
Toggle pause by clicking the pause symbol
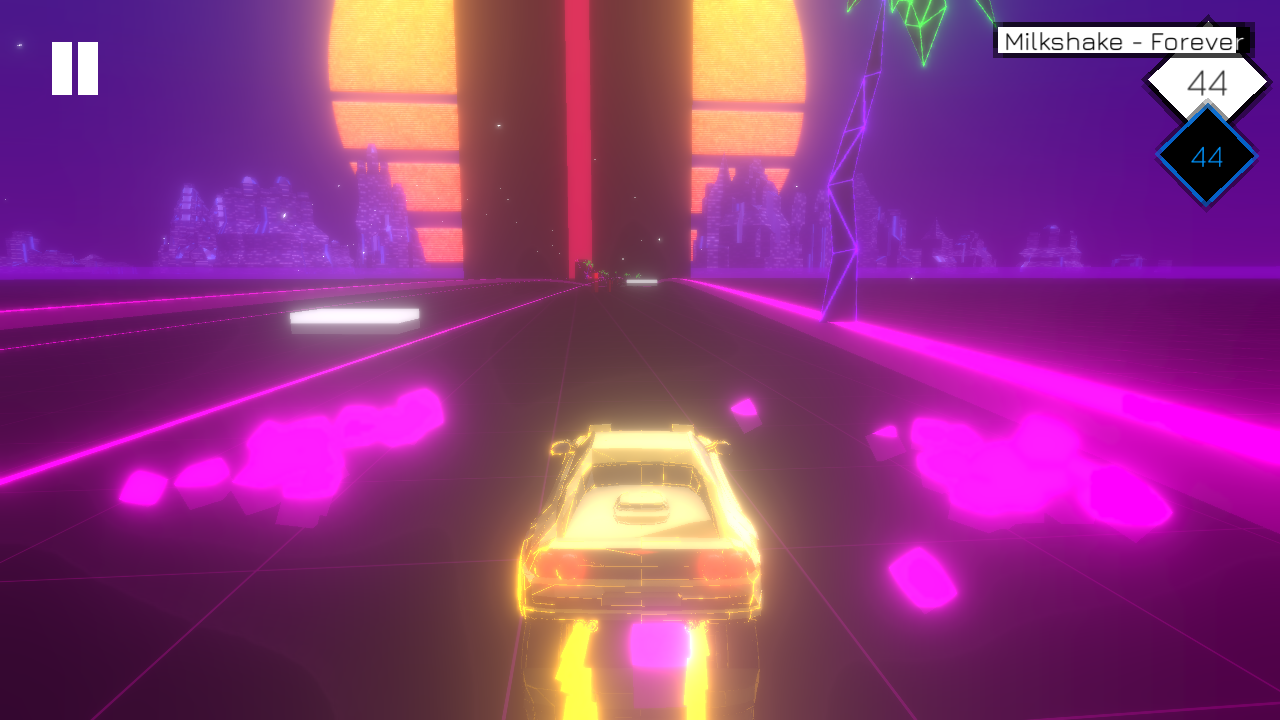coord(73,66)
